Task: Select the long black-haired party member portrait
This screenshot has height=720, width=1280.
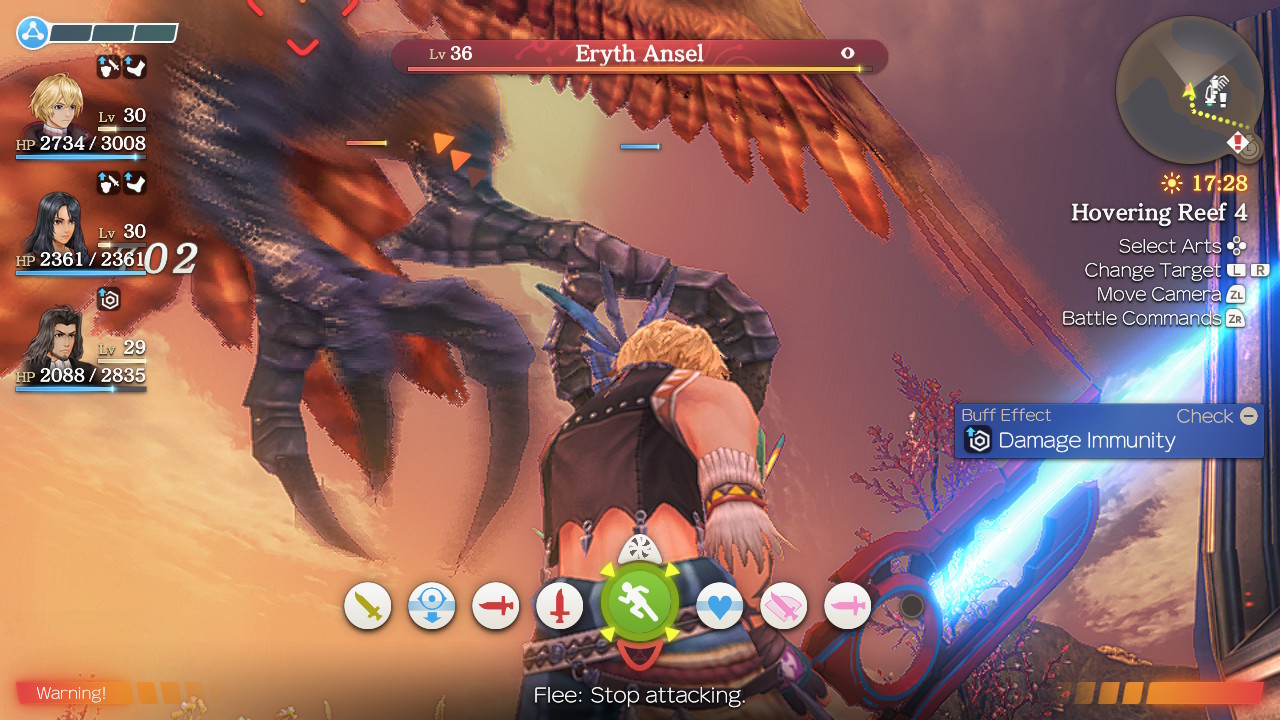Action: (x=58, y=226)
